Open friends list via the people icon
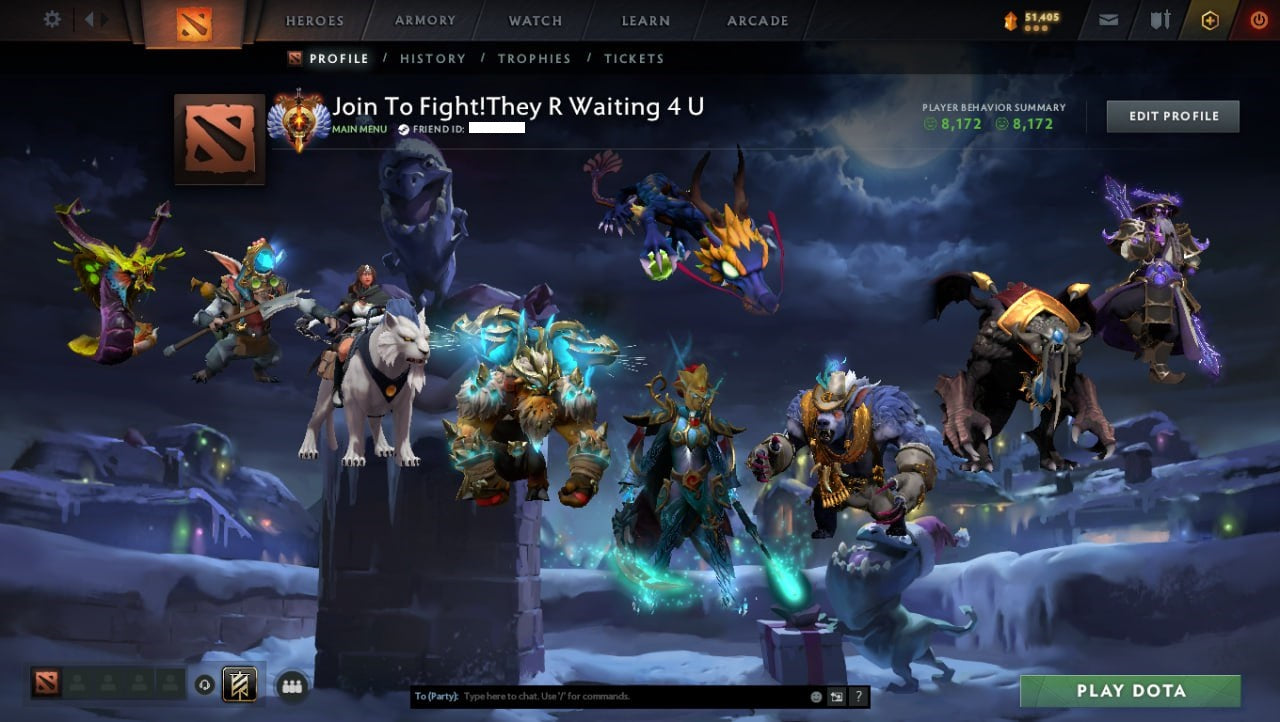Screen dimensions: 1280x722 tap(291, 686)
